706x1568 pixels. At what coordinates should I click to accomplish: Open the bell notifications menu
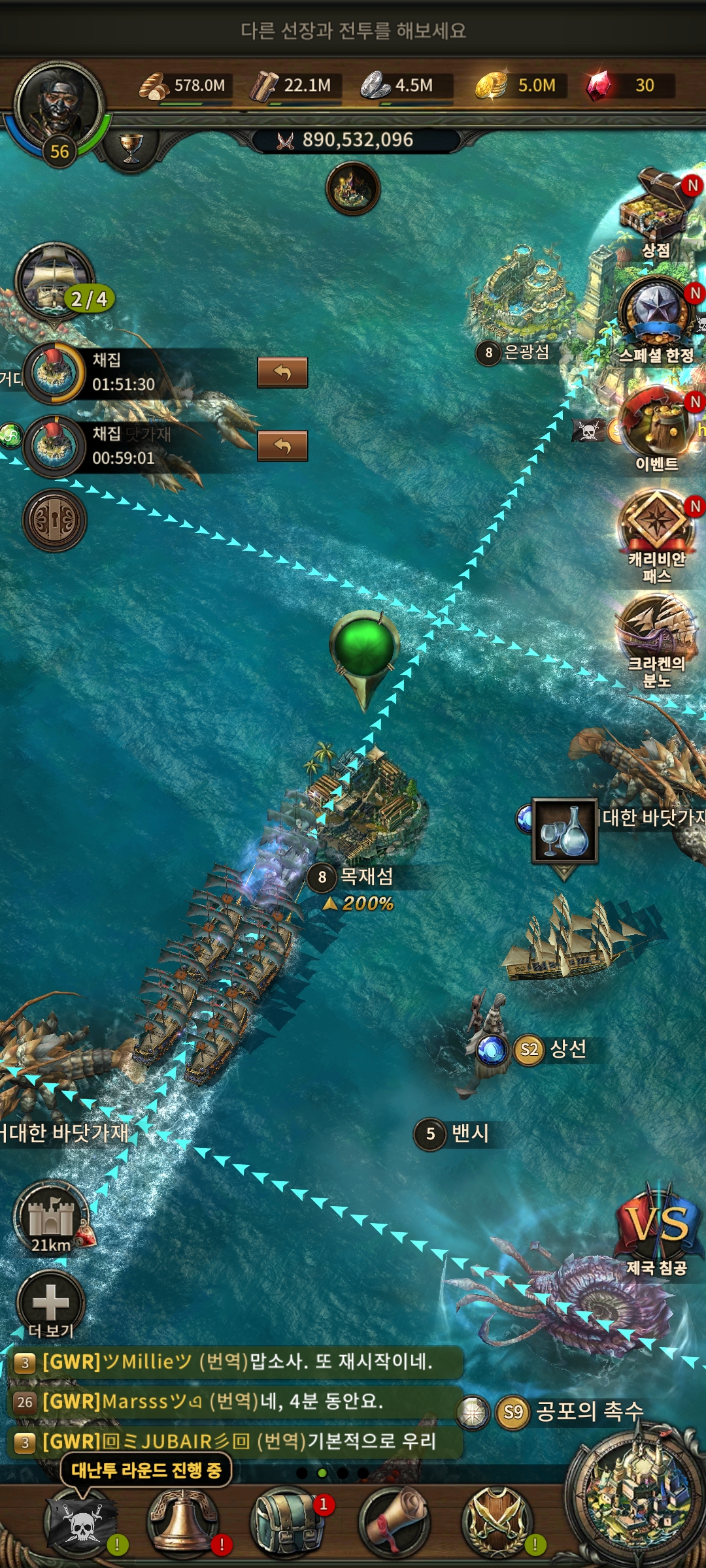coord(184,1522)
